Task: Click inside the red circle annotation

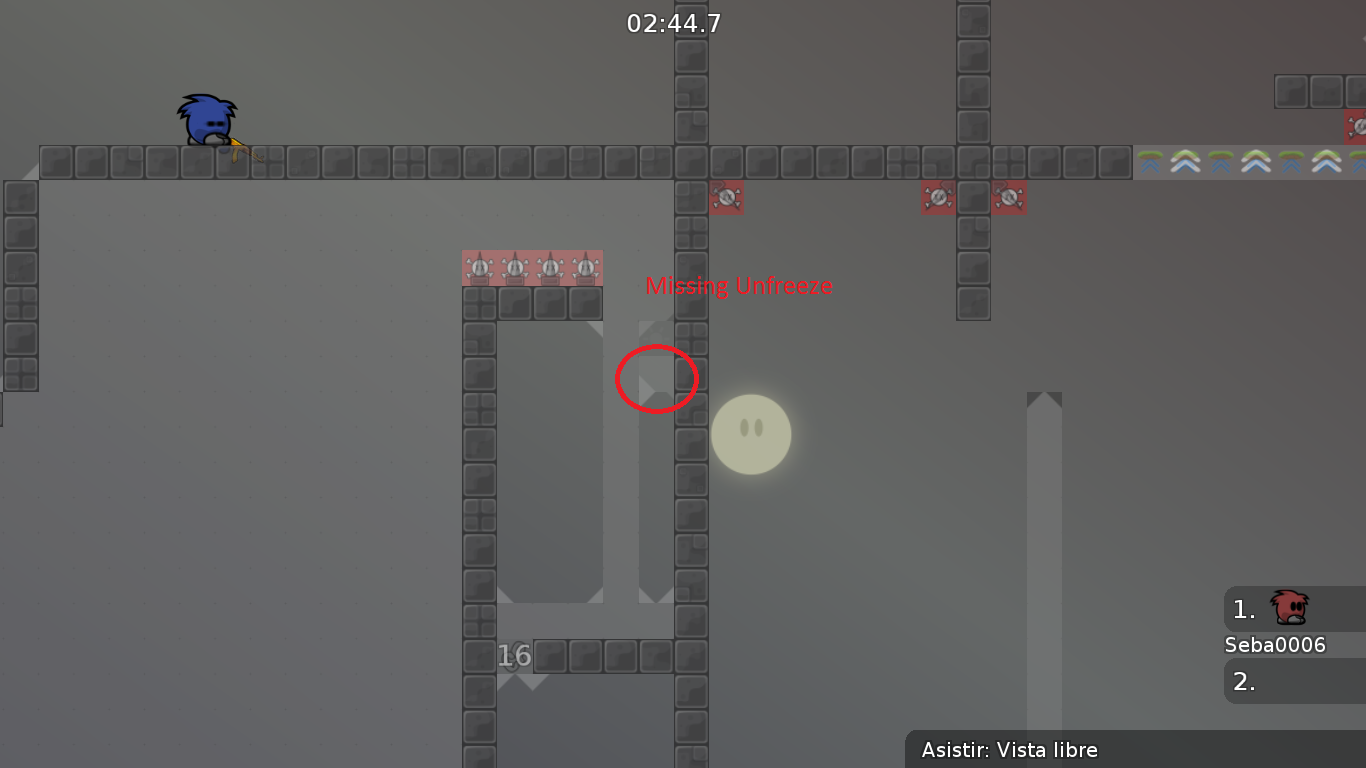Action: pyautogui.click(x=657, y=379)
